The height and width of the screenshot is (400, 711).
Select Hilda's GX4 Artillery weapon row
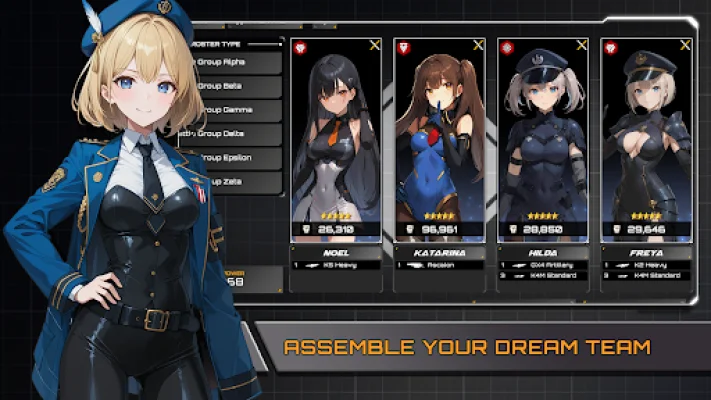point(542,264)
